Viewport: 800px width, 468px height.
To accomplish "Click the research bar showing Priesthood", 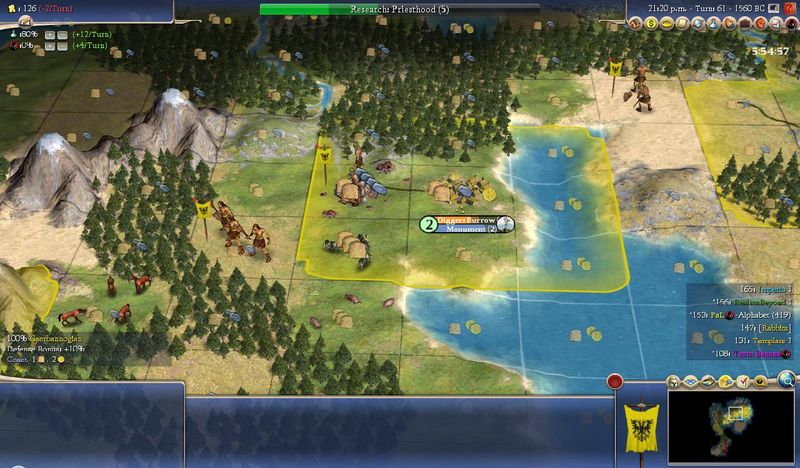I will tap(400, 9).
